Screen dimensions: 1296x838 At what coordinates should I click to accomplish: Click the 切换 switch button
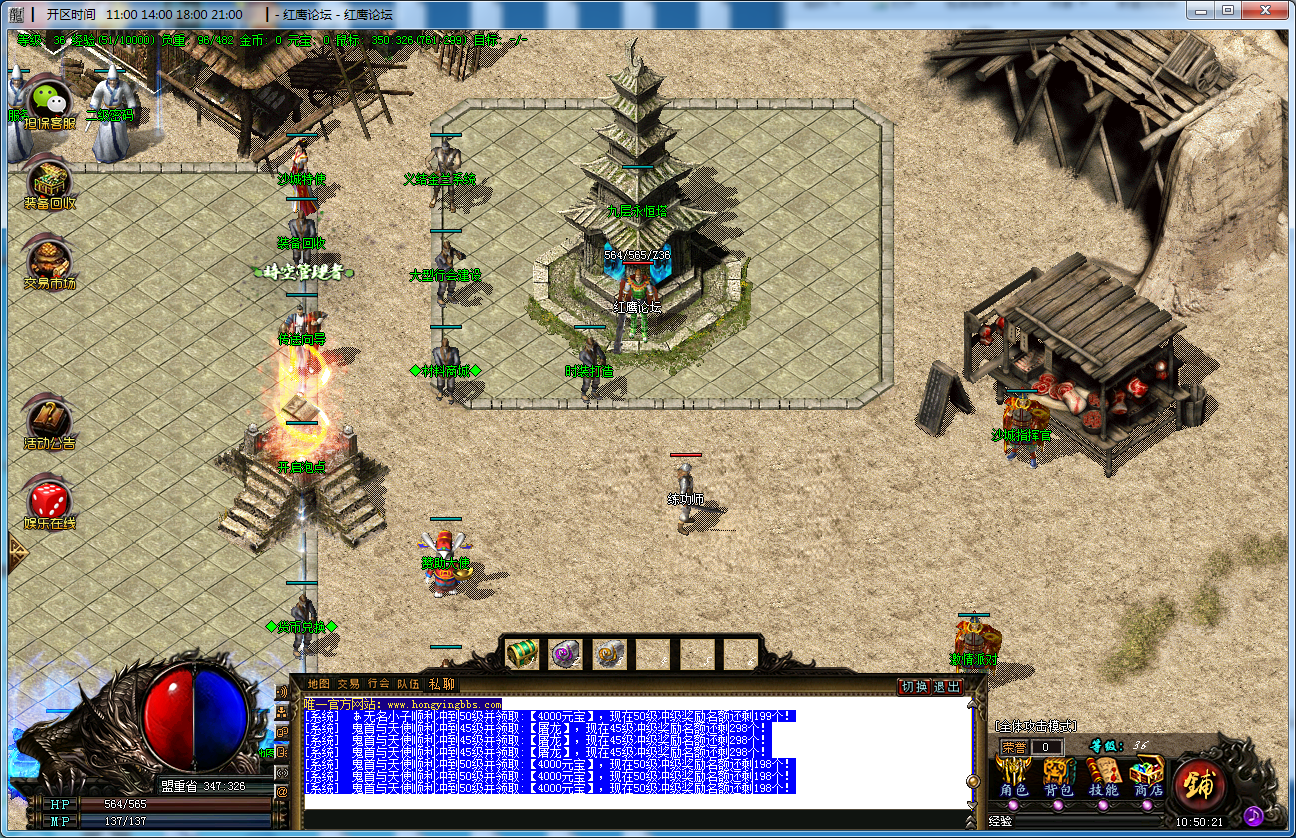coord(914,687)
